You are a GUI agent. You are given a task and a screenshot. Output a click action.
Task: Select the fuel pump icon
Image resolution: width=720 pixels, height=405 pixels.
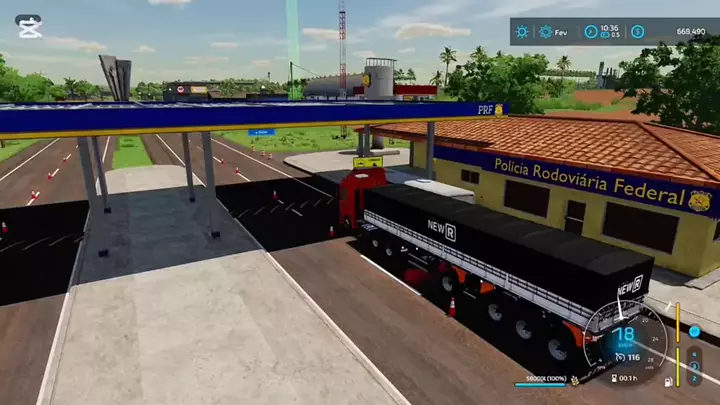[667, 381]
